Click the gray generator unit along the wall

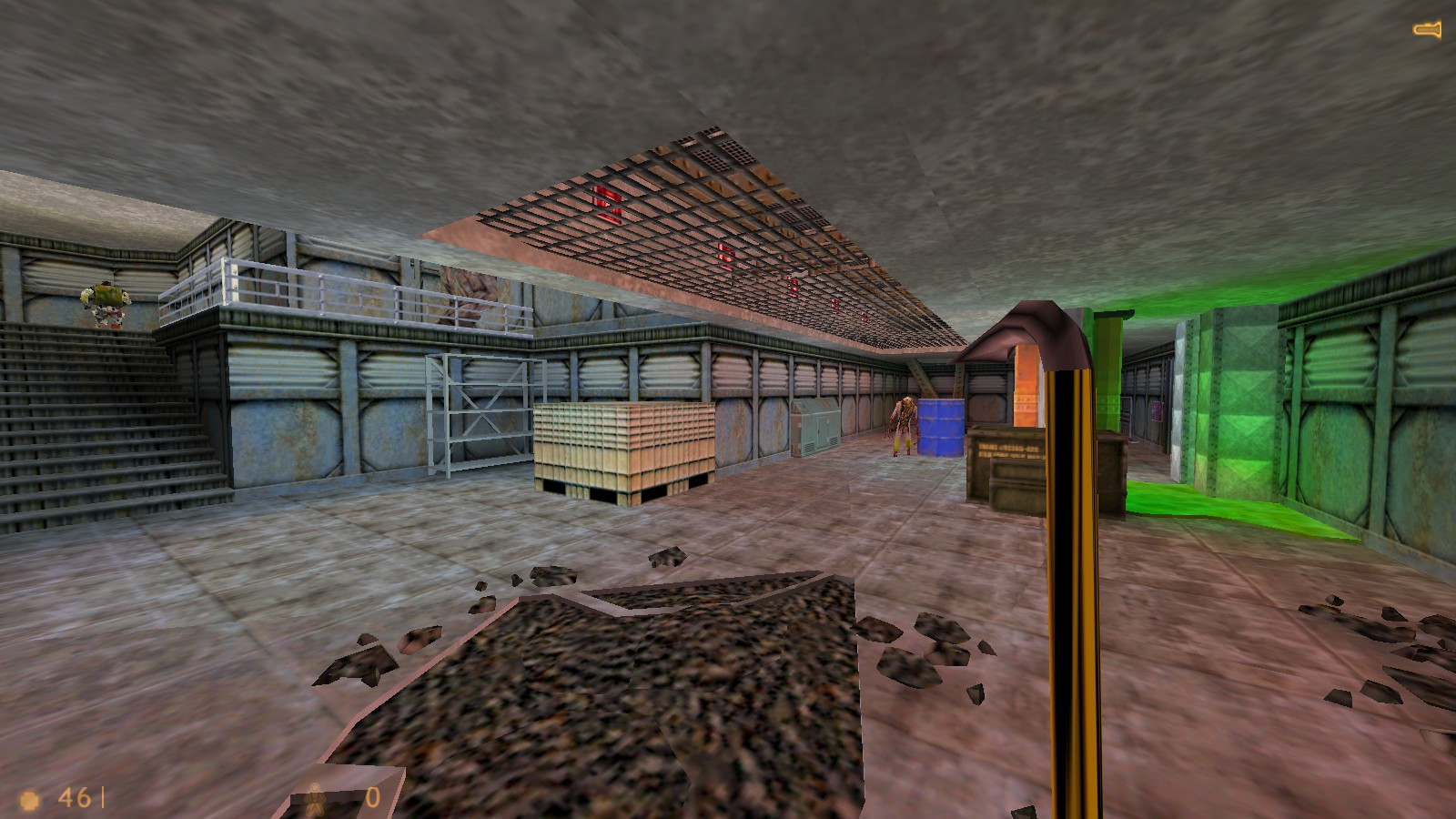pos(817,428)
